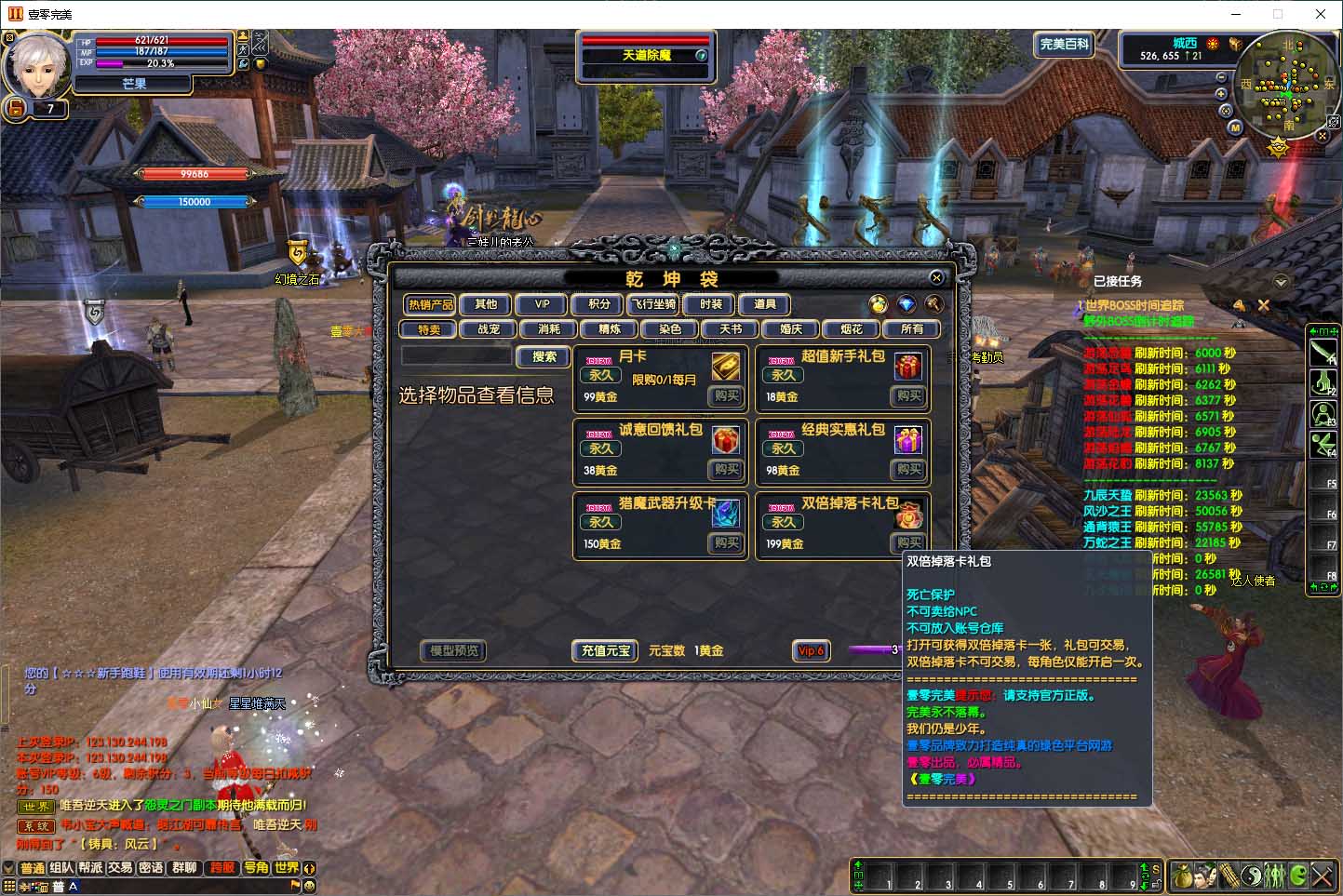Image resolution: width=1343 pixels, height=896 pixels.
Task: Buy the 月卡 monthly card
Action: pyautogui.click(x=726, y=396)
